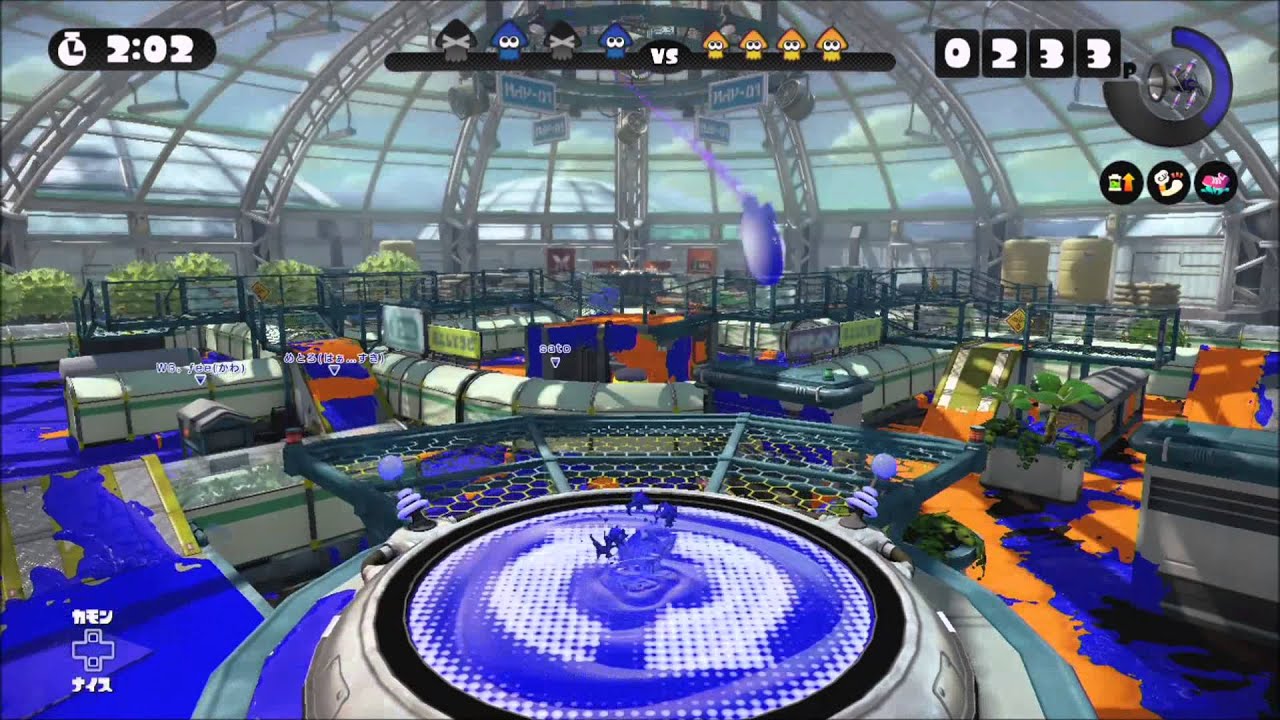Screen dimensions: 1280x720
Task: Select the flexing arm ability icon
Action: point(1168,183)
